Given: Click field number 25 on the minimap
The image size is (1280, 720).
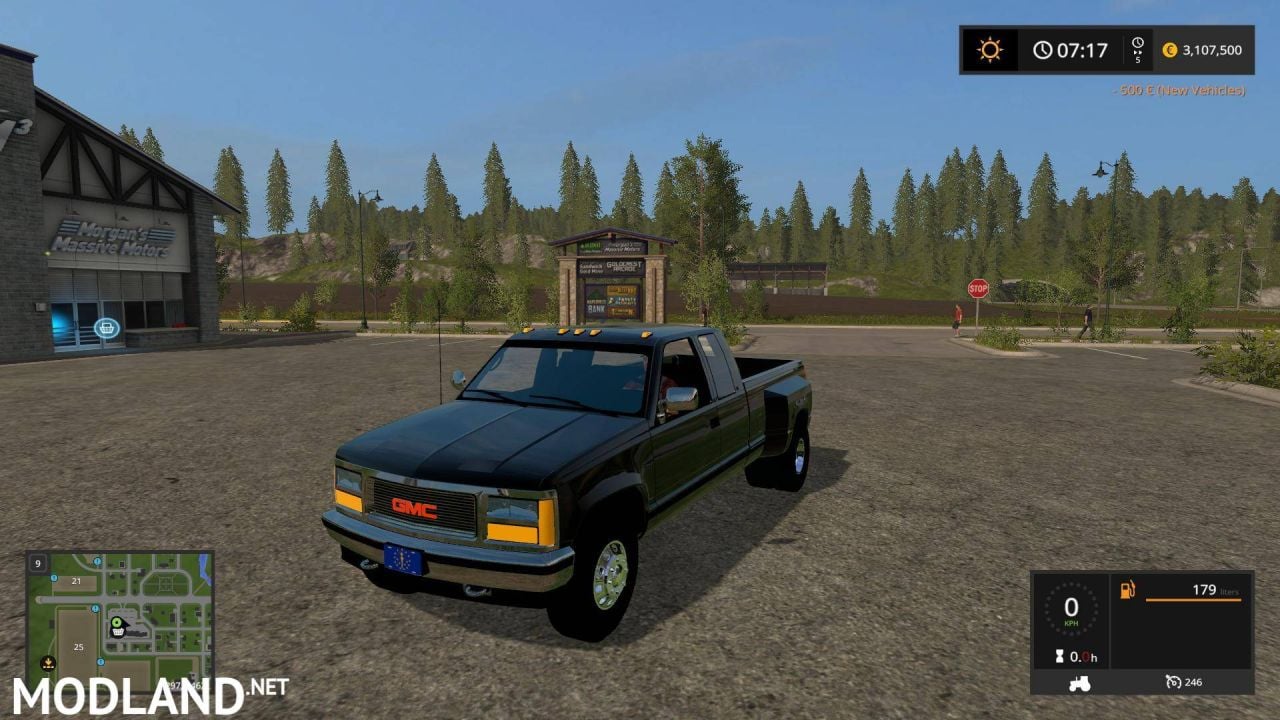Looking at the screenshot, I should coord(78,646).
